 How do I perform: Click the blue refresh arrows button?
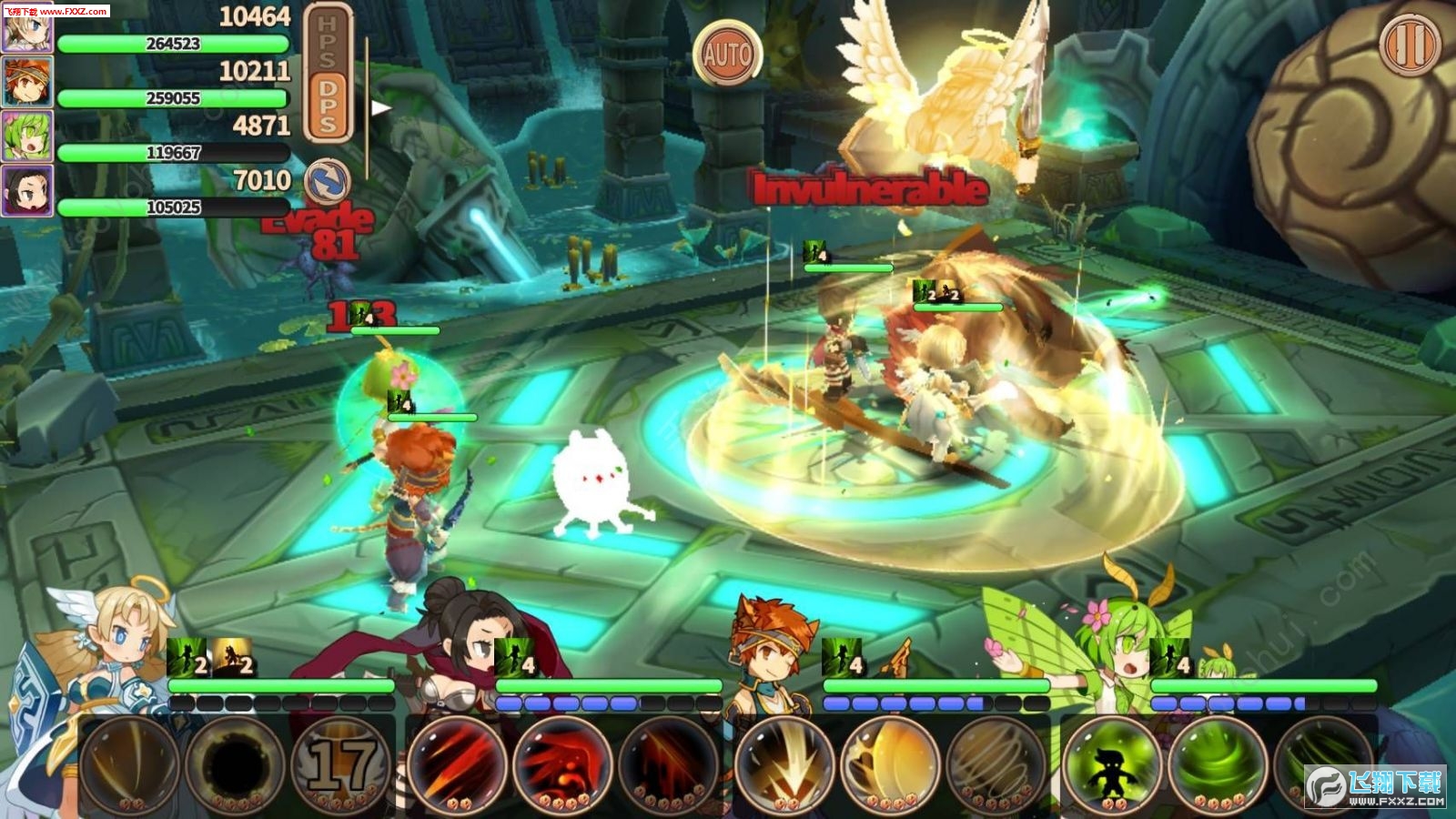(x=327, y=180)
